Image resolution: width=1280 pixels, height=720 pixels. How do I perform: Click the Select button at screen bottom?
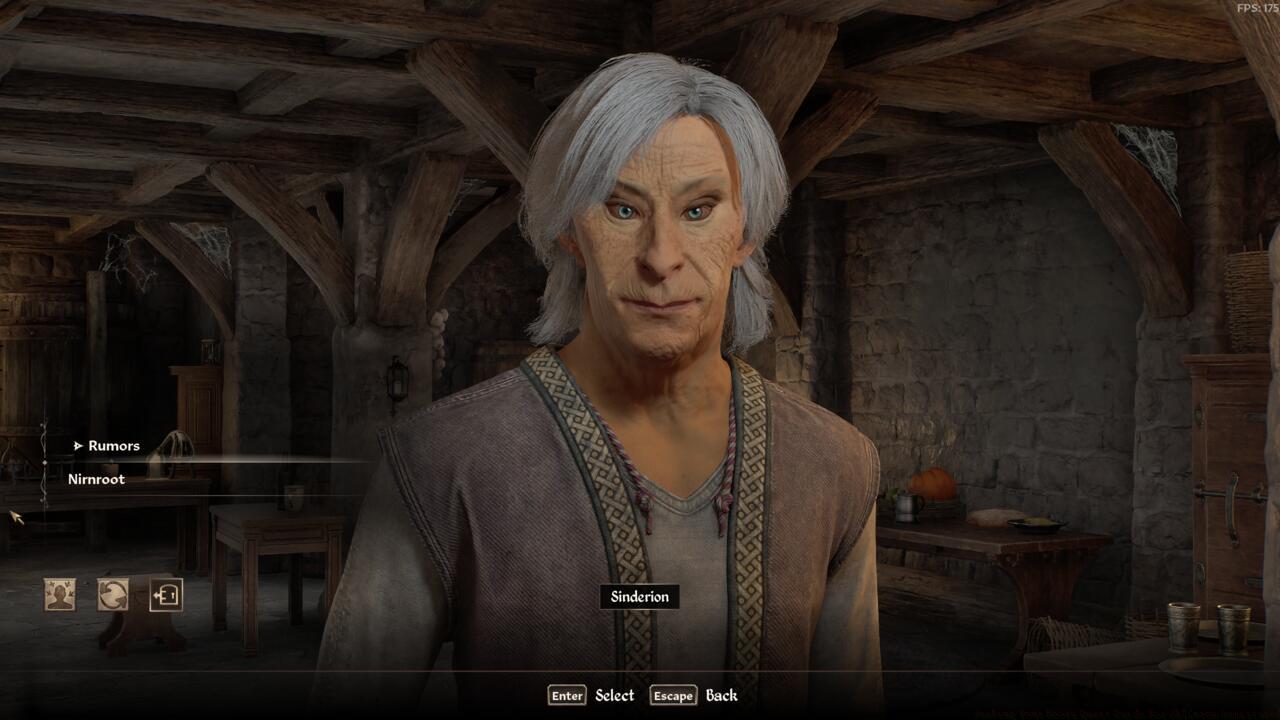click(613, 695)
